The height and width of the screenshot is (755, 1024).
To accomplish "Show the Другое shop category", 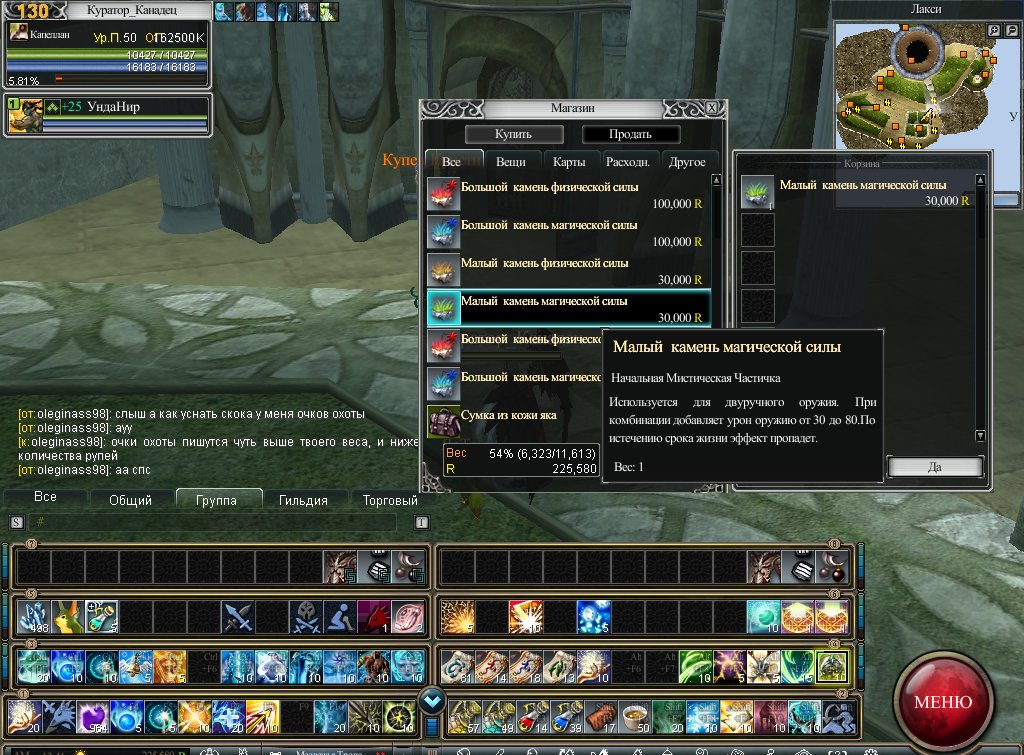I will pos(687,162).
